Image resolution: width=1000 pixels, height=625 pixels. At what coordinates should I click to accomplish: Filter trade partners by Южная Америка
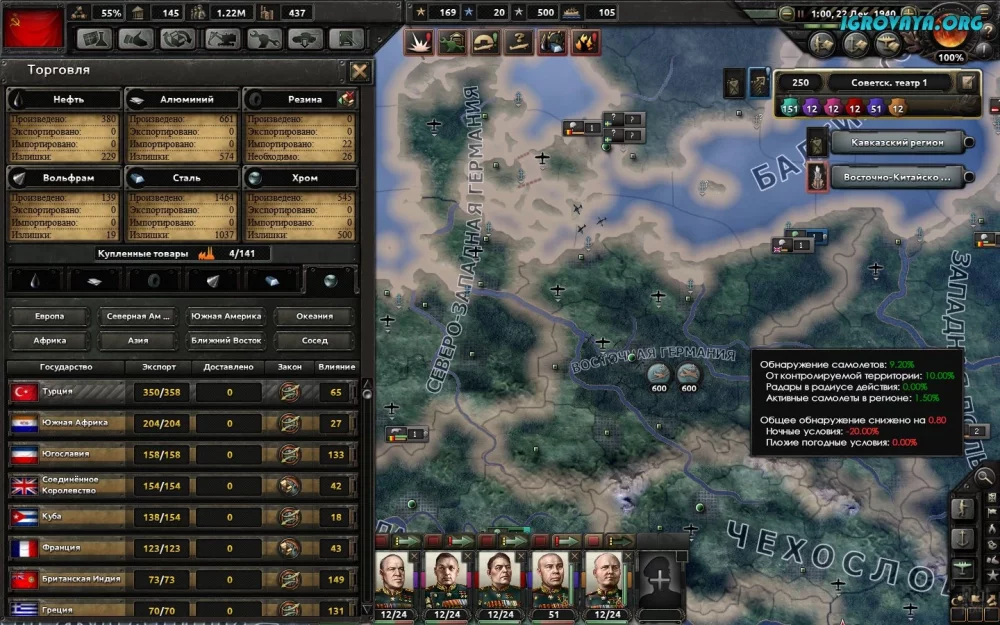[x=226, y=316]
